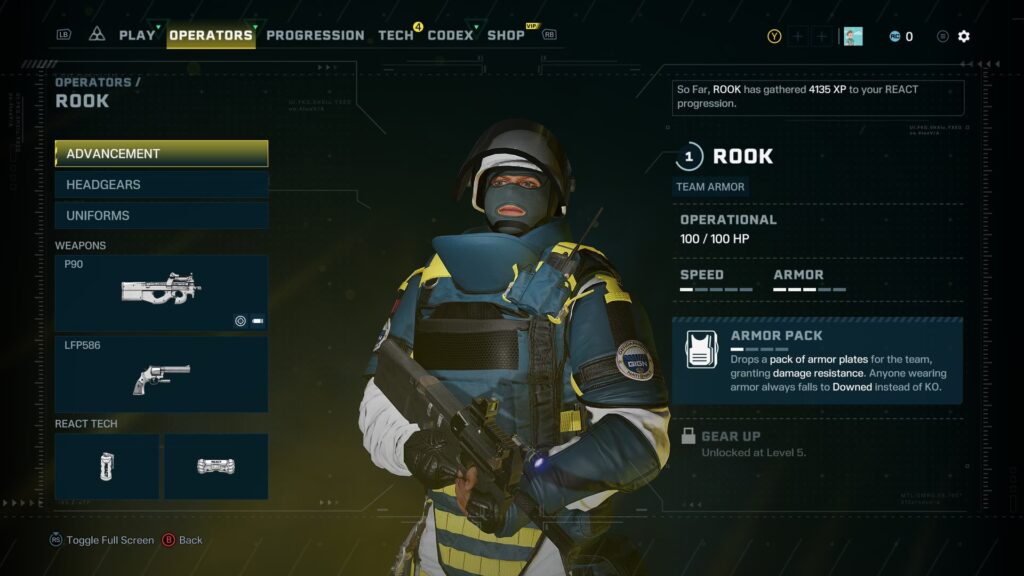Go to the Progression tab
The width and height of the screenshot is (1024, 576).
click(315, 35)
